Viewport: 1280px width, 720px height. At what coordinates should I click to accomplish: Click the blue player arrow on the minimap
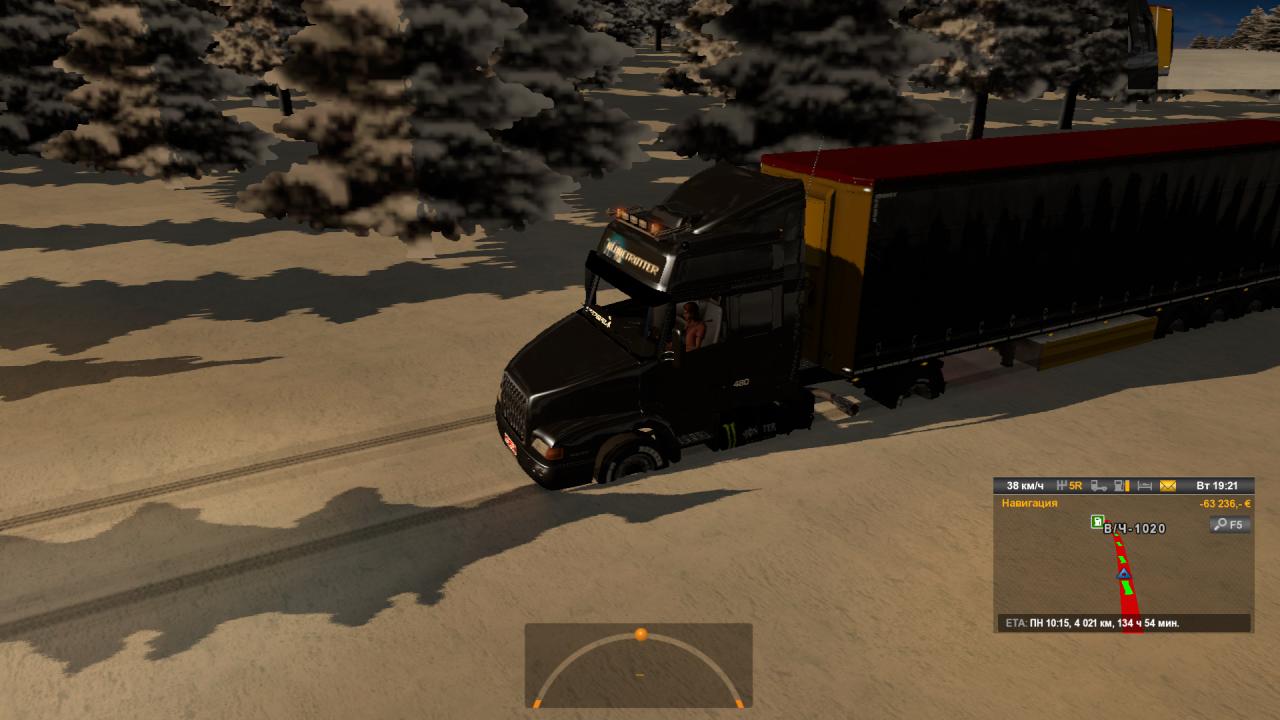click(1124, 573)
